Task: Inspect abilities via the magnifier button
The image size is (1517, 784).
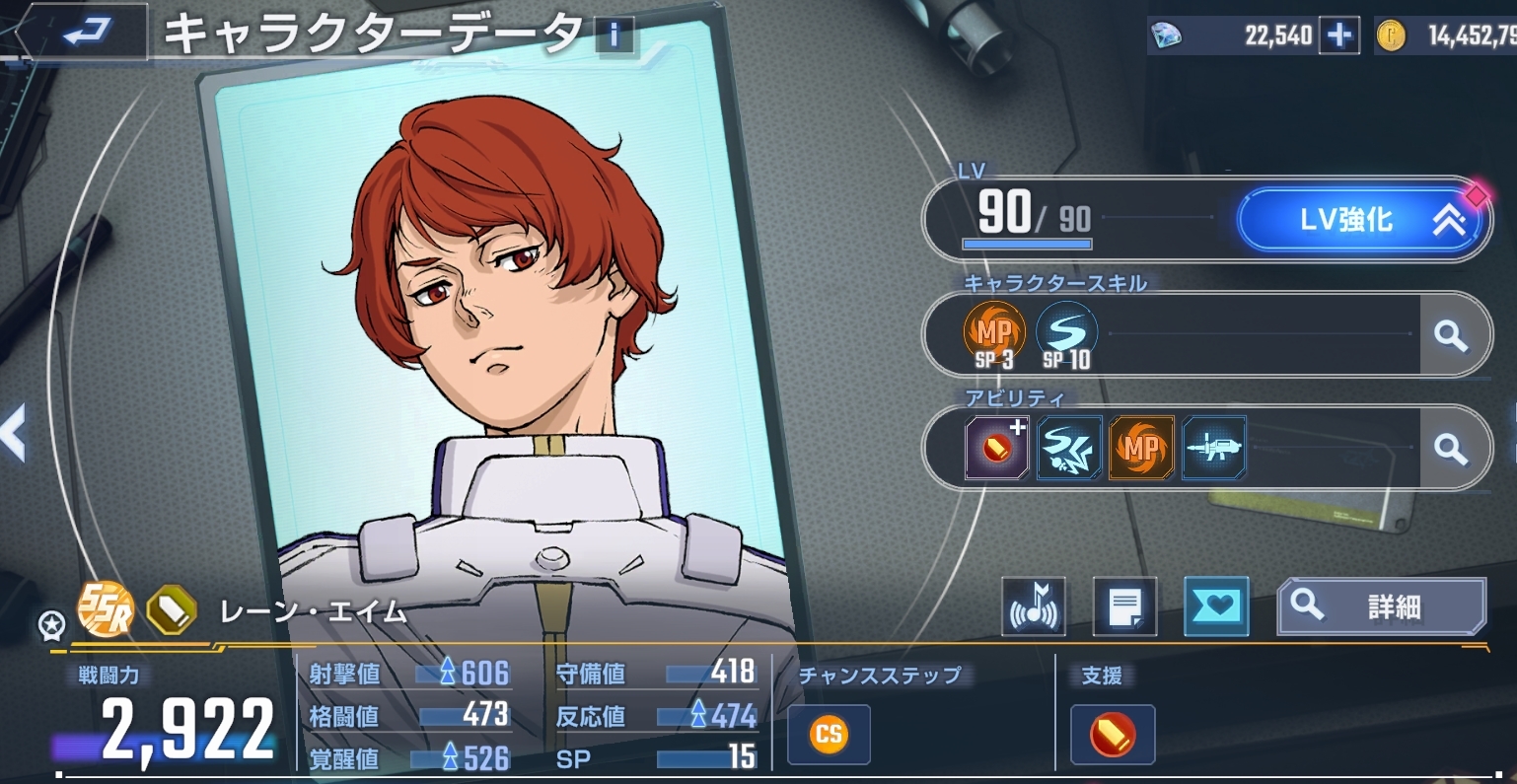Action: coord(1450,449)
